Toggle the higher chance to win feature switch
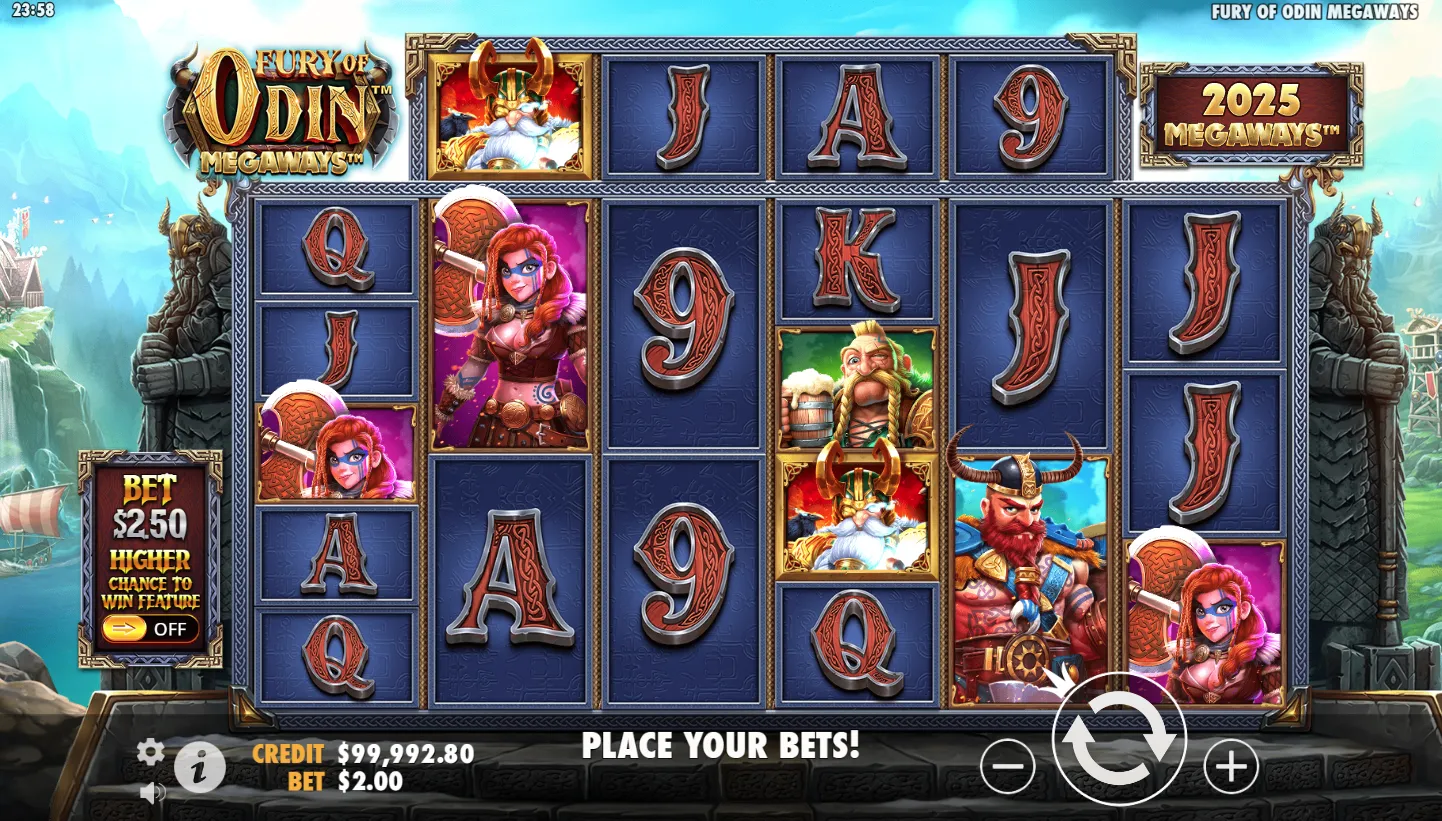The image size is (1442, 821). (149, 629)
